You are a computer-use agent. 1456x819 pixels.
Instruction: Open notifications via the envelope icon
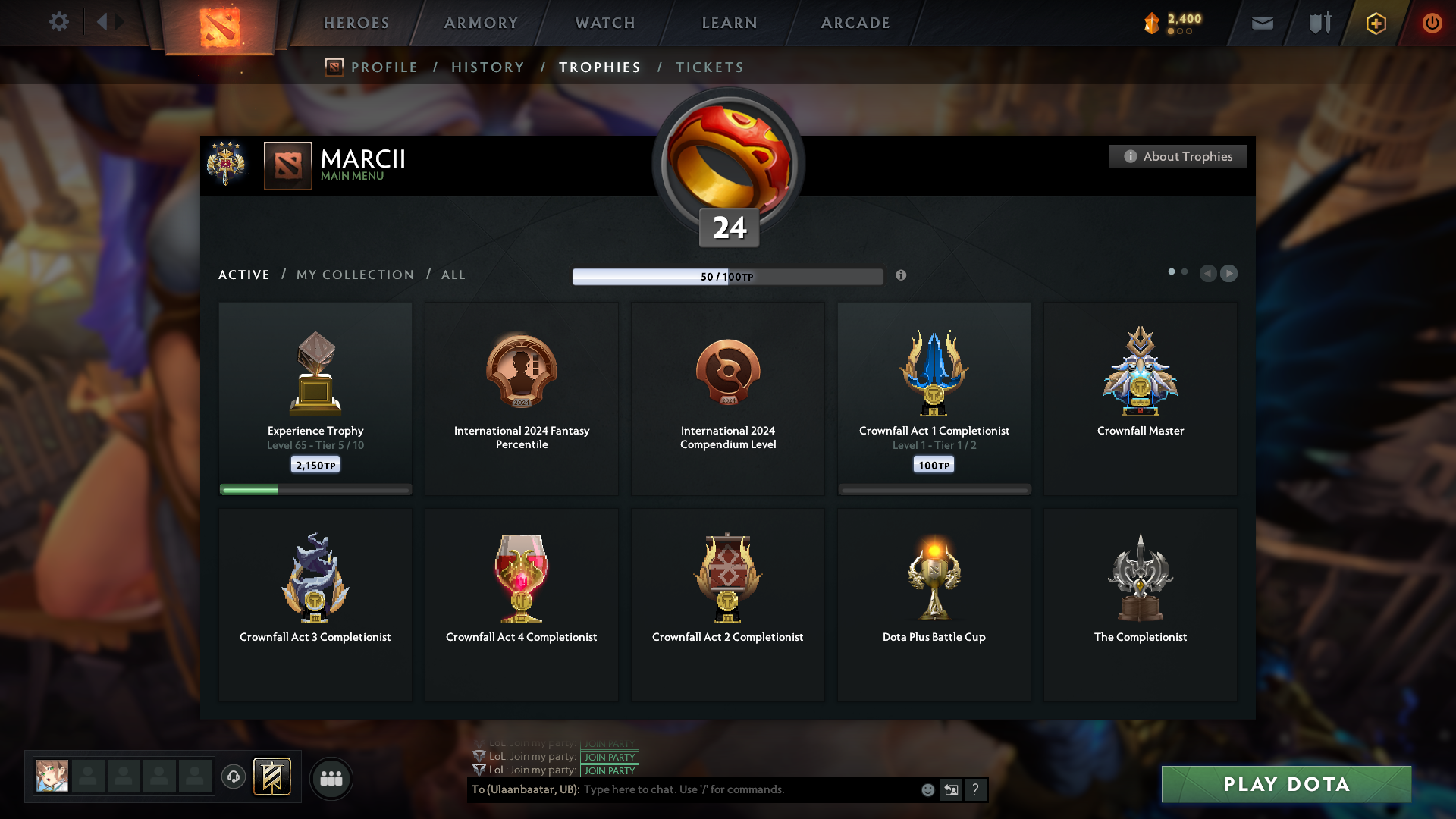pyautogui.click(x=1263, y=23)
